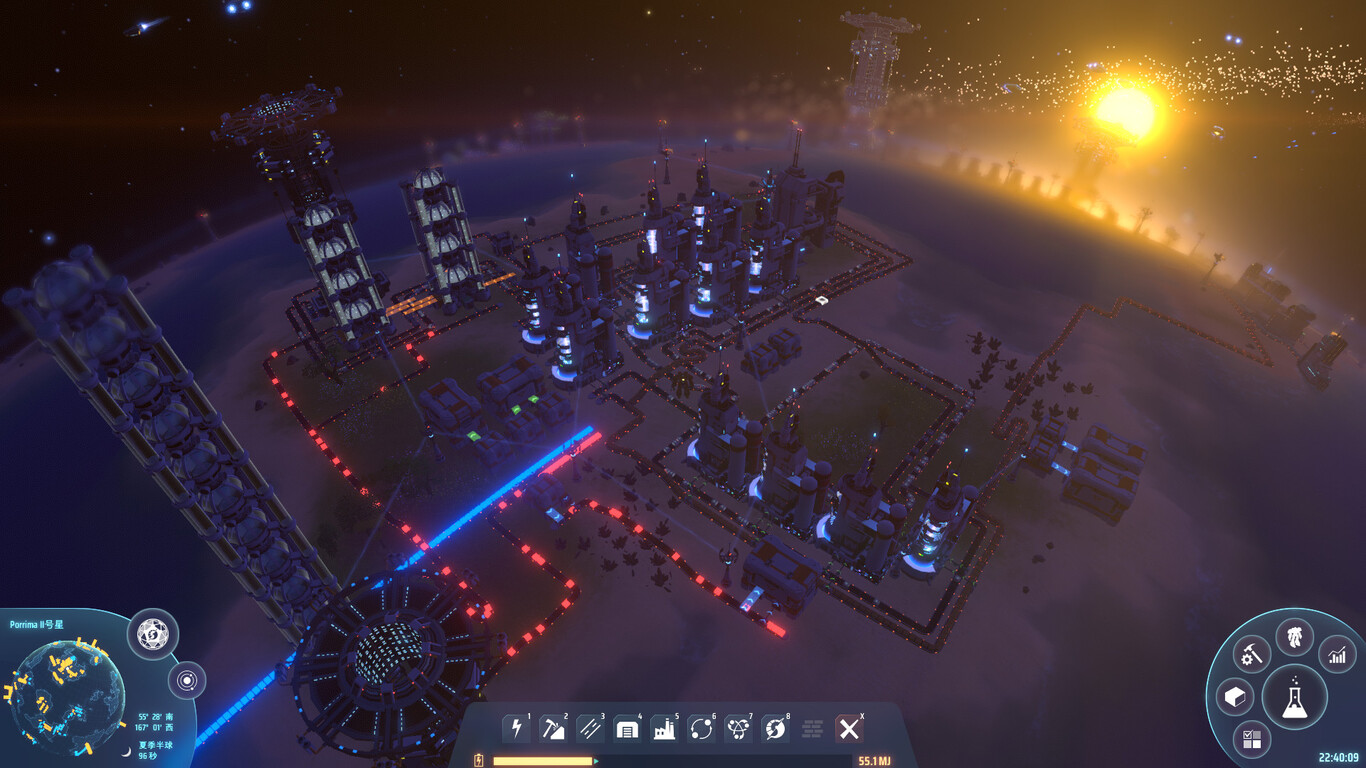Click the yellow mecha fuel energy bar
Image resolution: width=1366 pixels, height=768 pixels.
pos(545,760)
